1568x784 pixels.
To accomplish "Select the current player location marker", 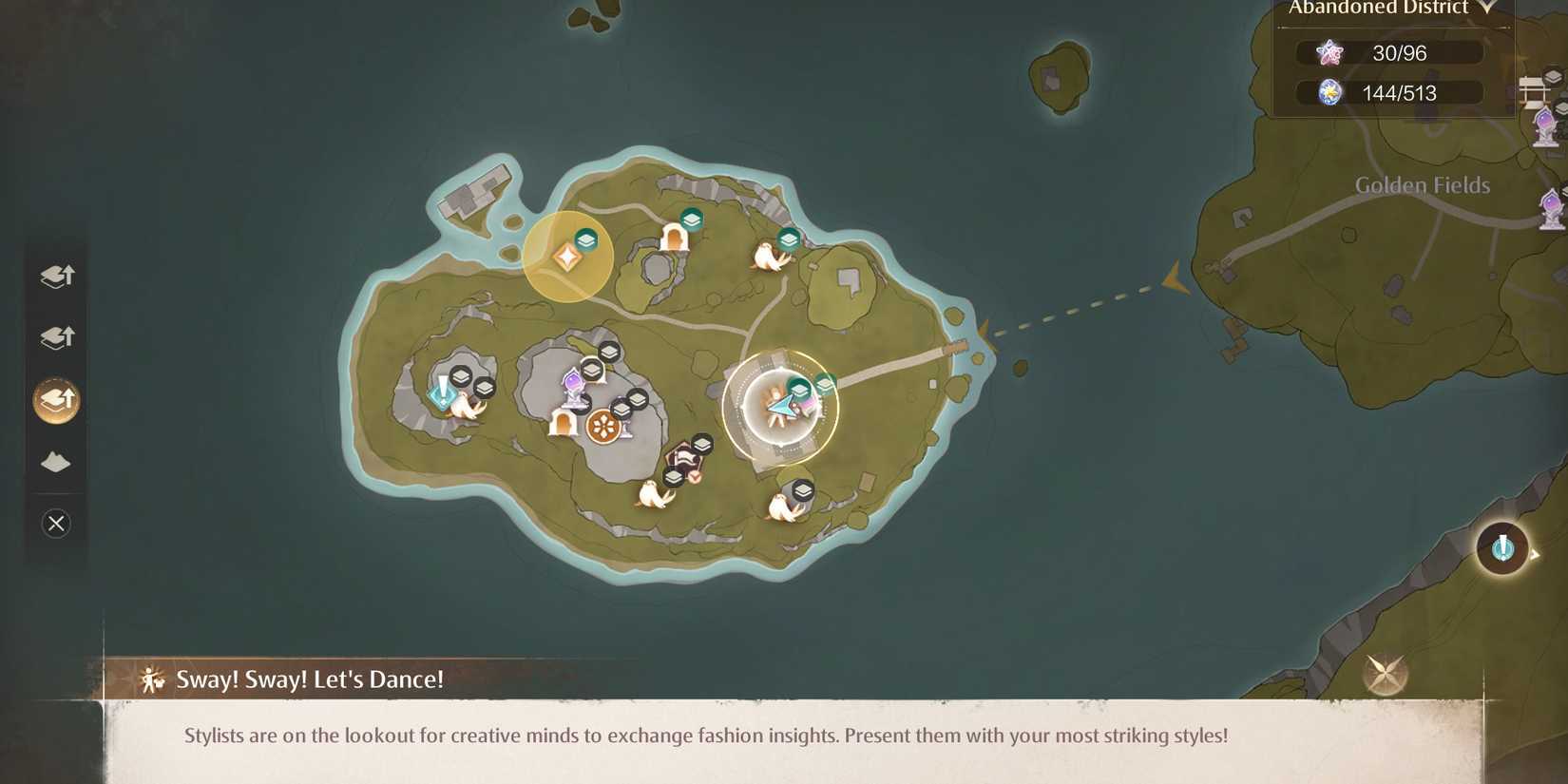I will tap(781, 407).
